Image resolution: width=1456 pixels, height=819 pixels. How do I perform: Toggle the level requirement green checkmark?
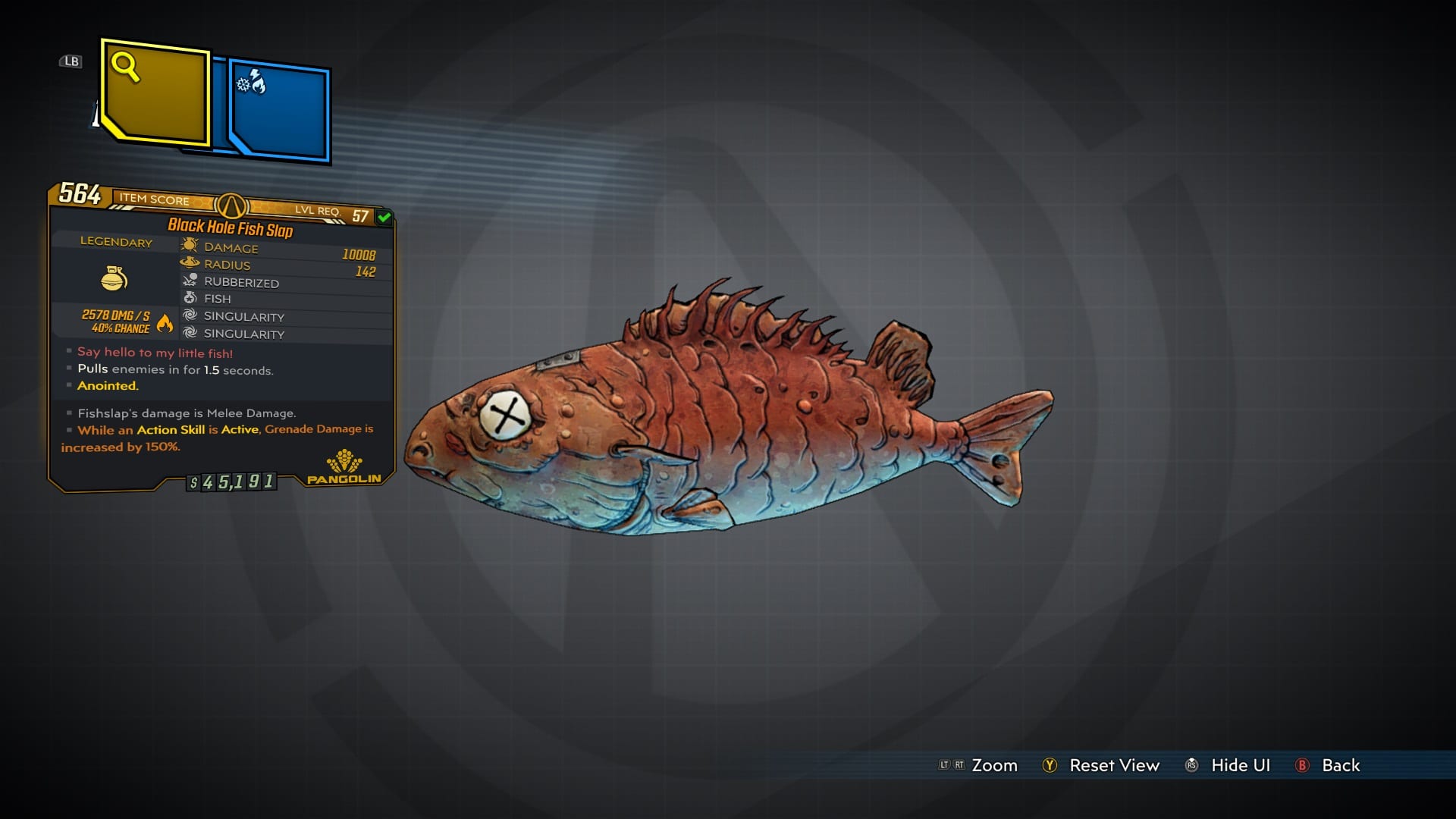point(384,218)
